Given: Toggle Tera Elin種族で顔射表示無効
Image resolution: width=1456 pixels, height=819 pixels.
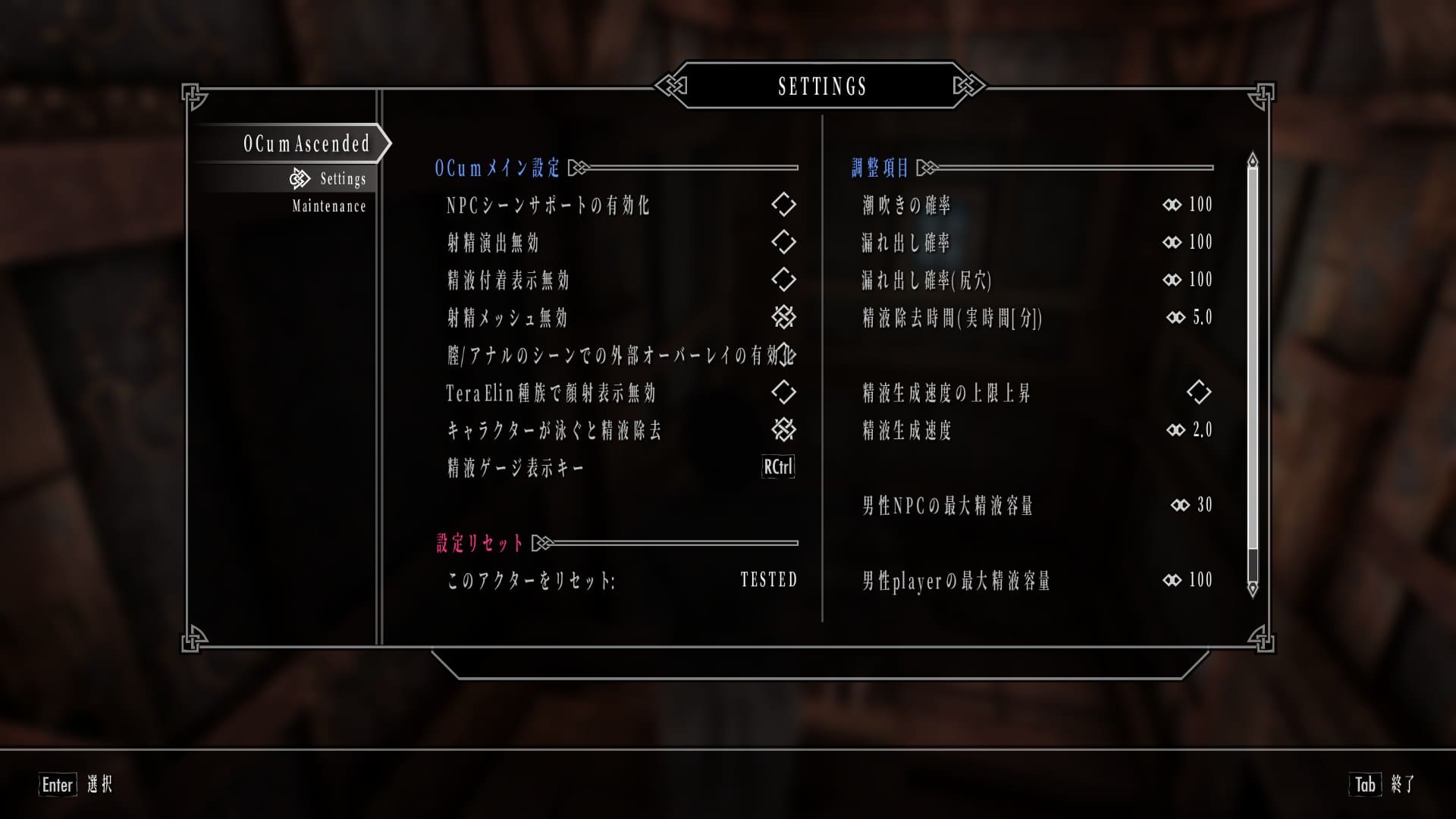Looking at the screenshot, I should pos(785,393).
